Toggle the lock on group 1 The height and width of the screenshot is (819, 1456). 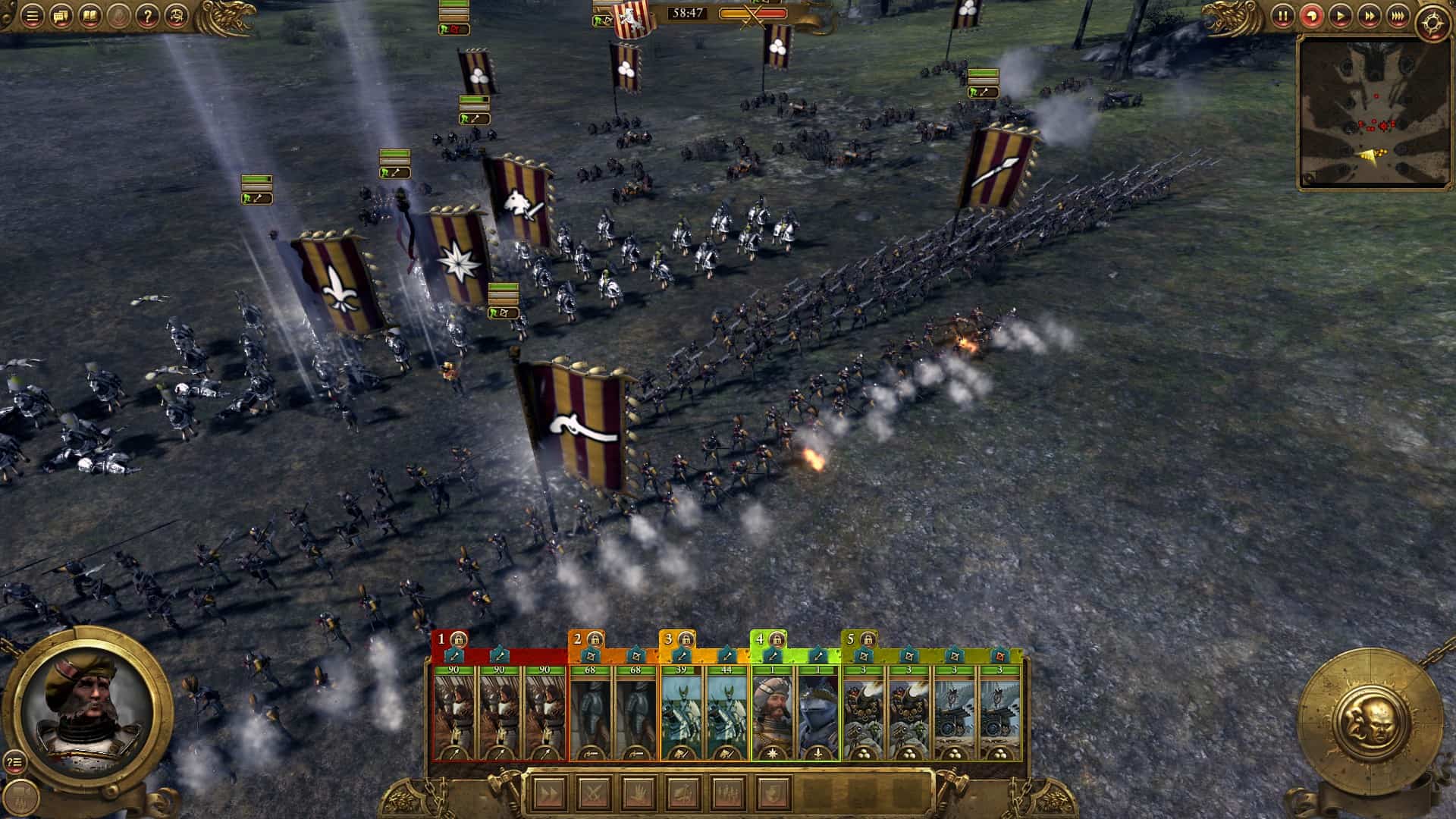point(459,639)
